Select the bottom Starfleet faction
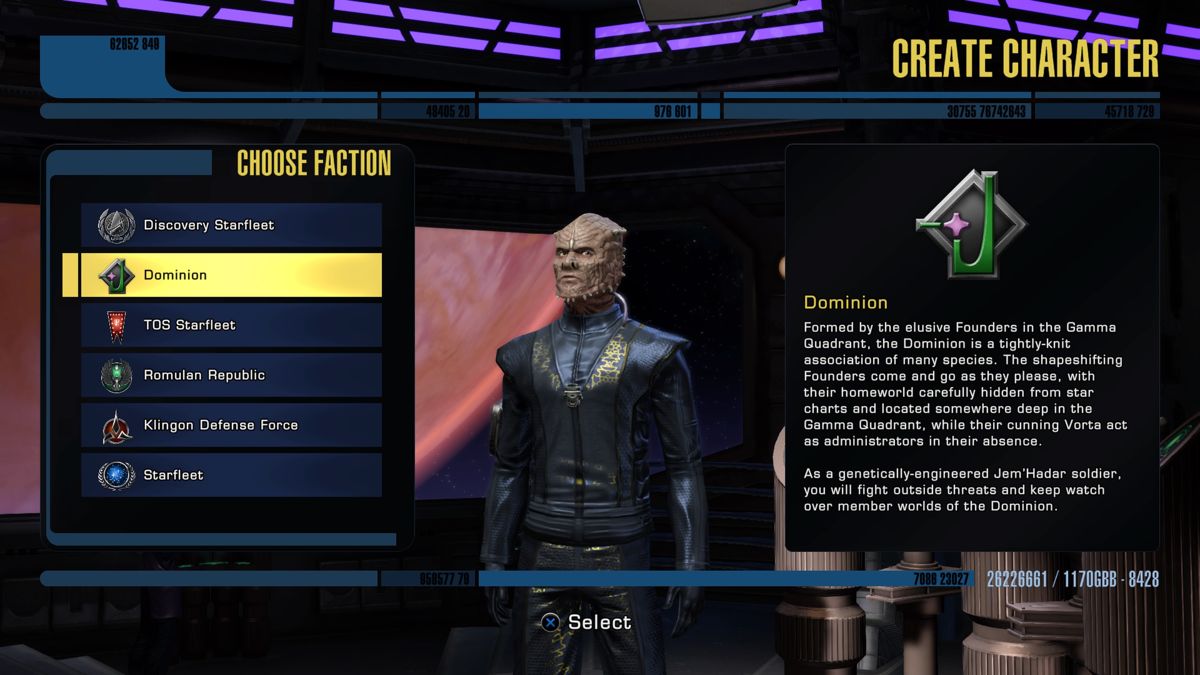The height and width of the screenshot is (675, 1200). click(231, 475)
